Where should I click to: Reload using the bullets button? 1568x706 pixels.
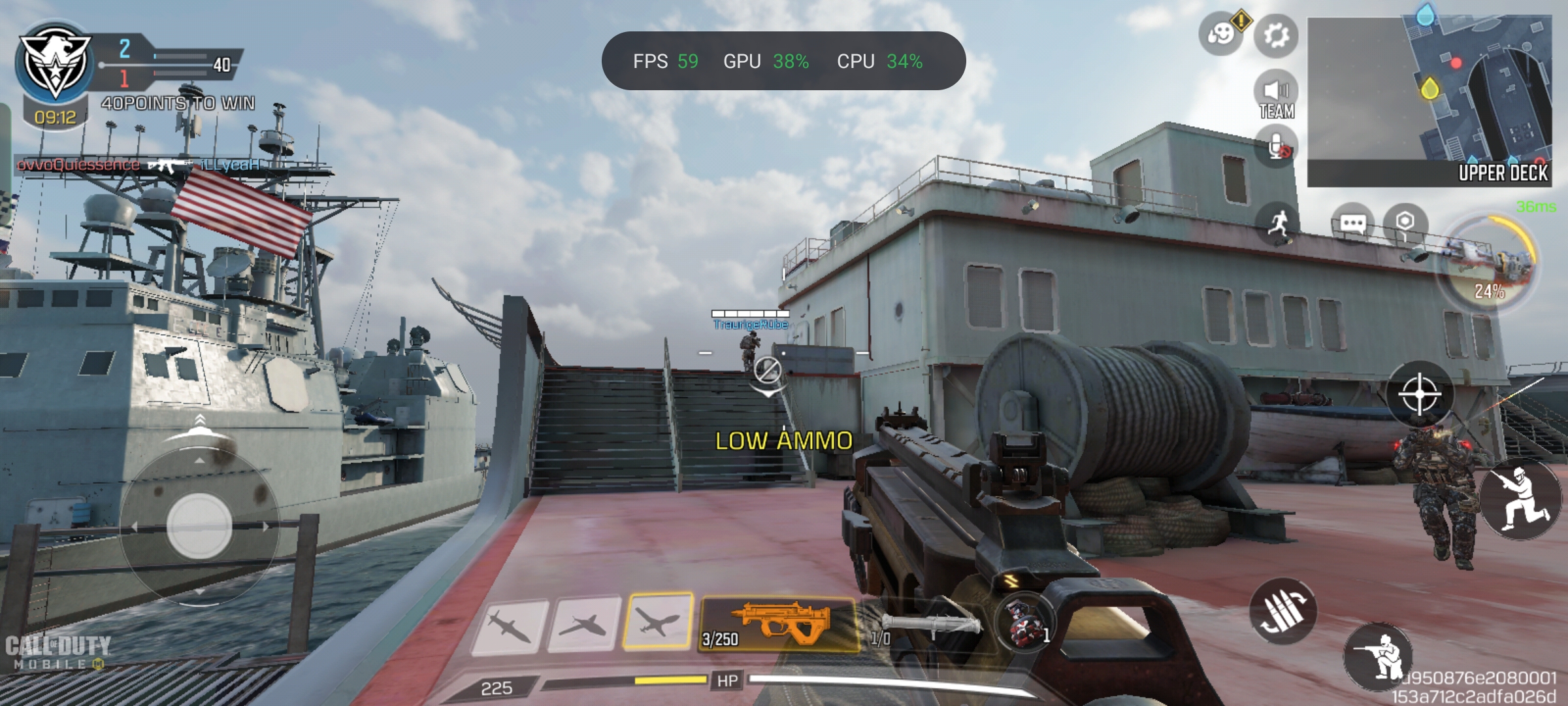(x=1282, y=611)
